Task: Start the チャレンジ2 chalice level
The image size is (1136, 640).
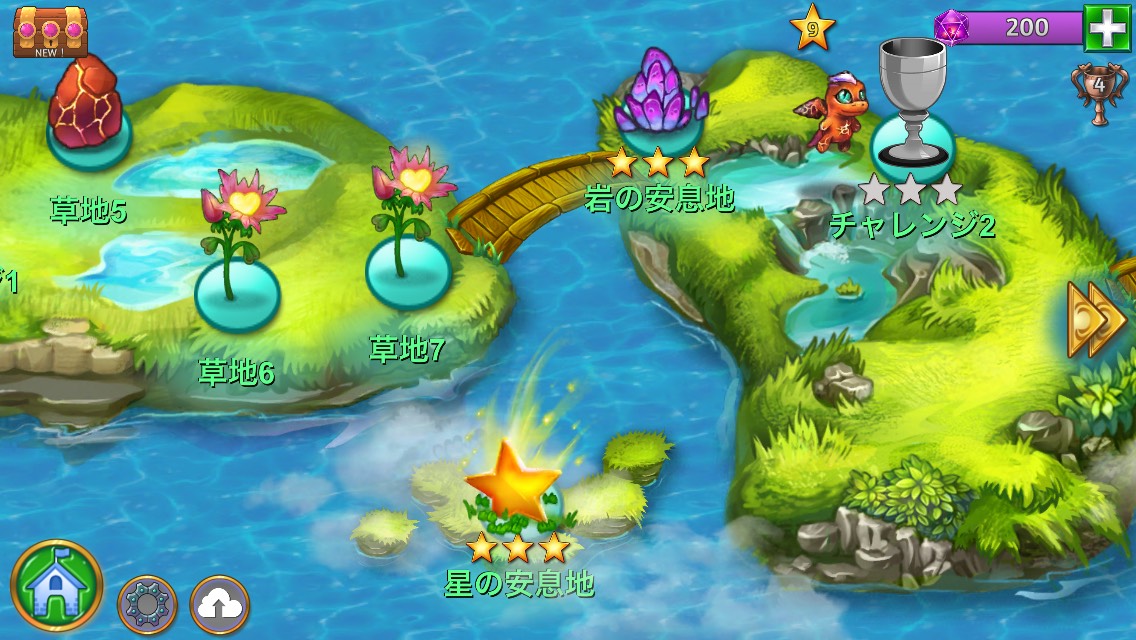Action: click(912, 140)
